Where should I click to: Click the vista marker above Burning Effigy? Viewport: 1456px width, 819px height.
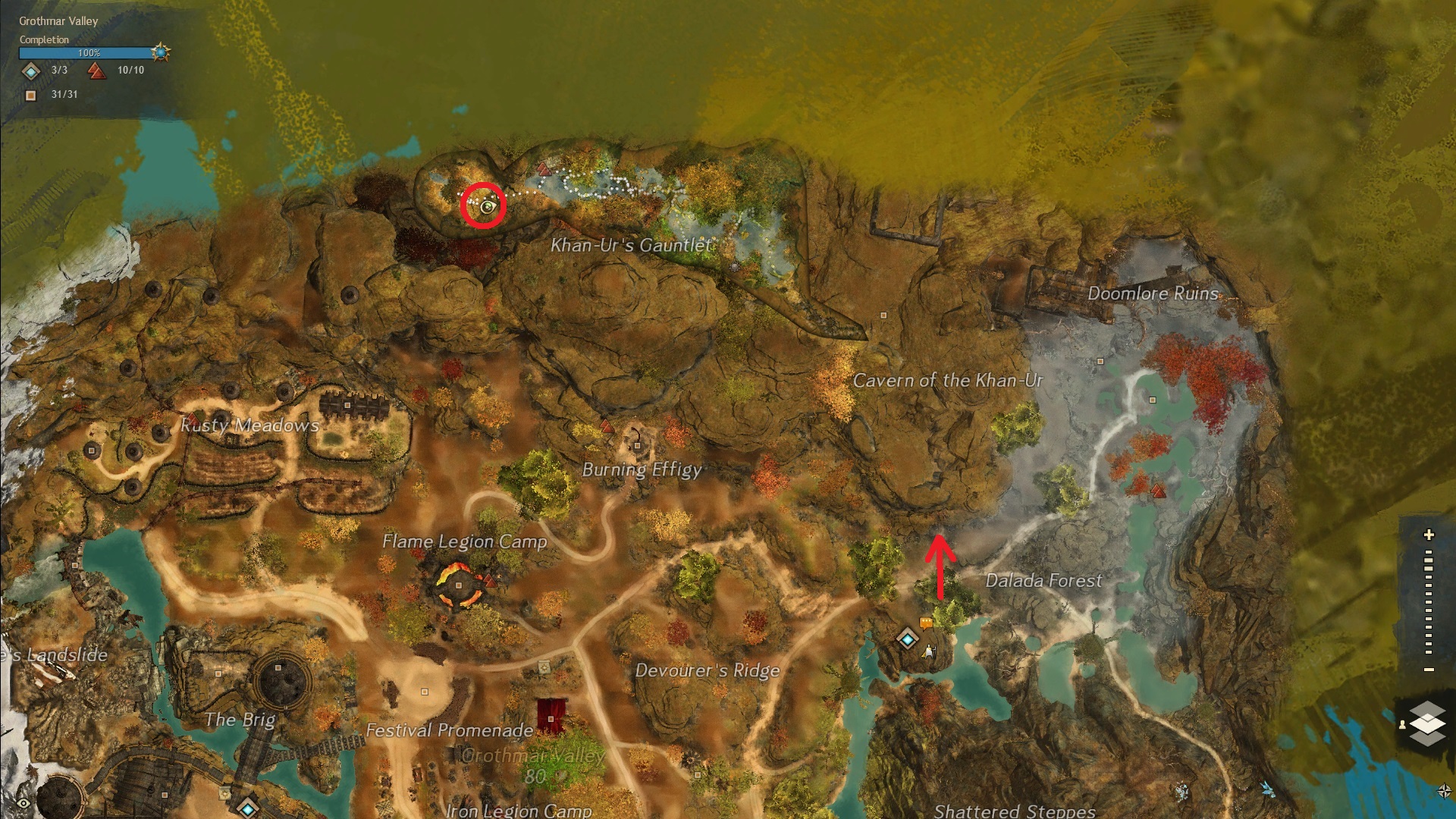606,426
